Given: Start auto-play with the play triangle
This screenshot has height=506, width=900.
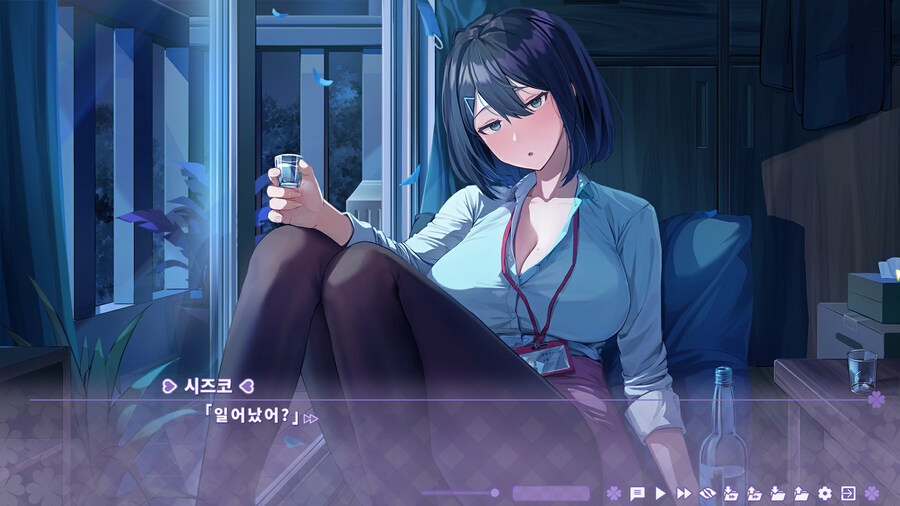Looking at the screenshot, I should (660, 493).
